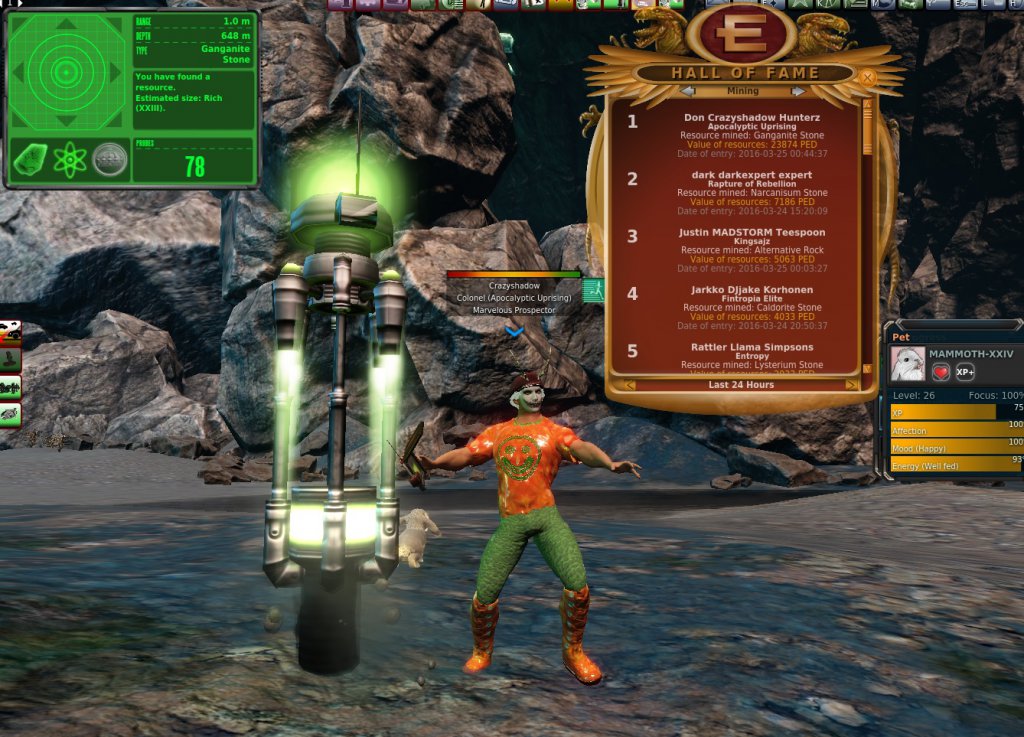Select Don Crazyshadow Hunterz's first-place entry
Viewport: 1024px width, 737px height.
pos(743,135)
